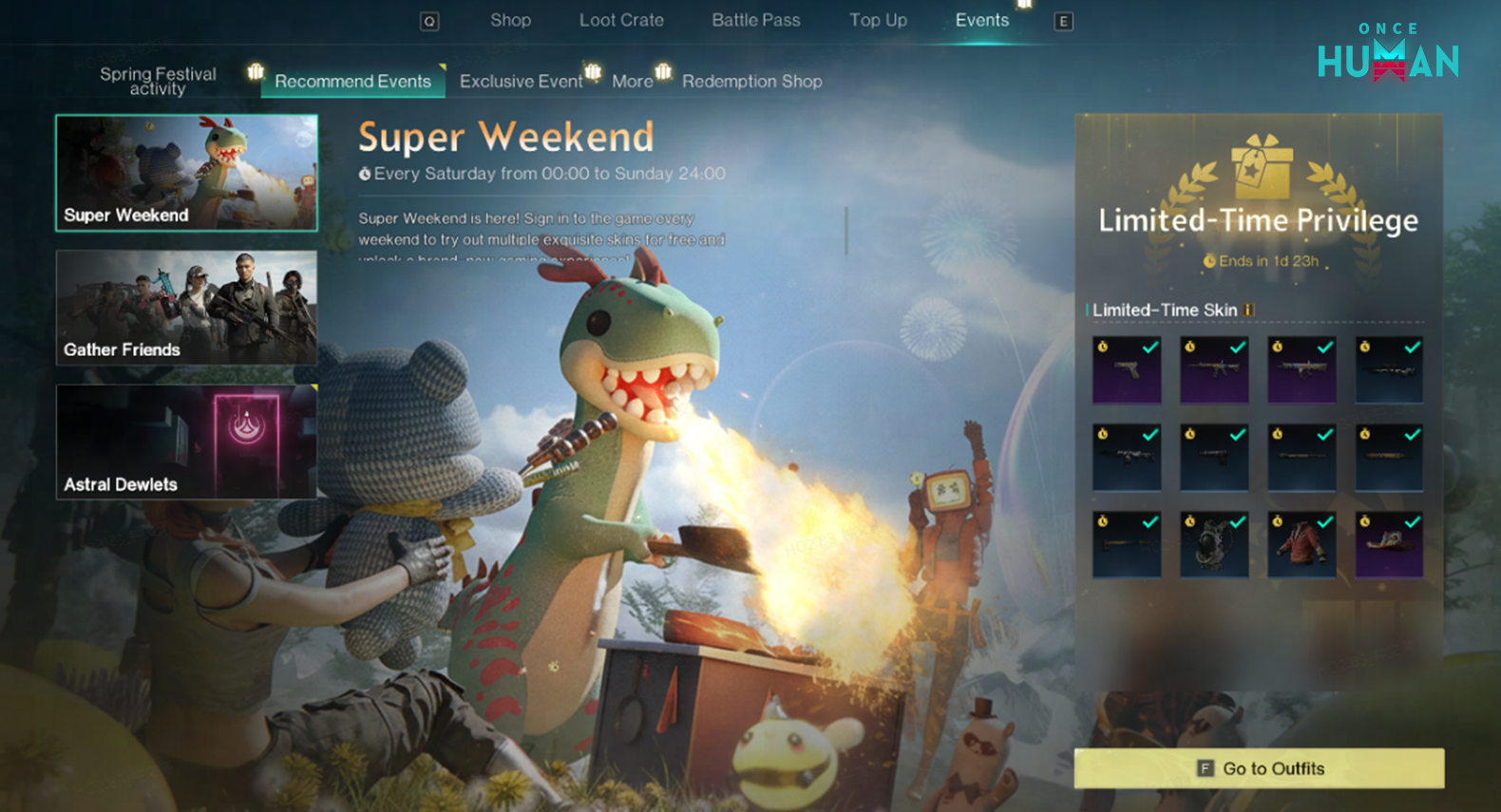
Task: Select the Recommend Events tab
Action: coord(352,82)
